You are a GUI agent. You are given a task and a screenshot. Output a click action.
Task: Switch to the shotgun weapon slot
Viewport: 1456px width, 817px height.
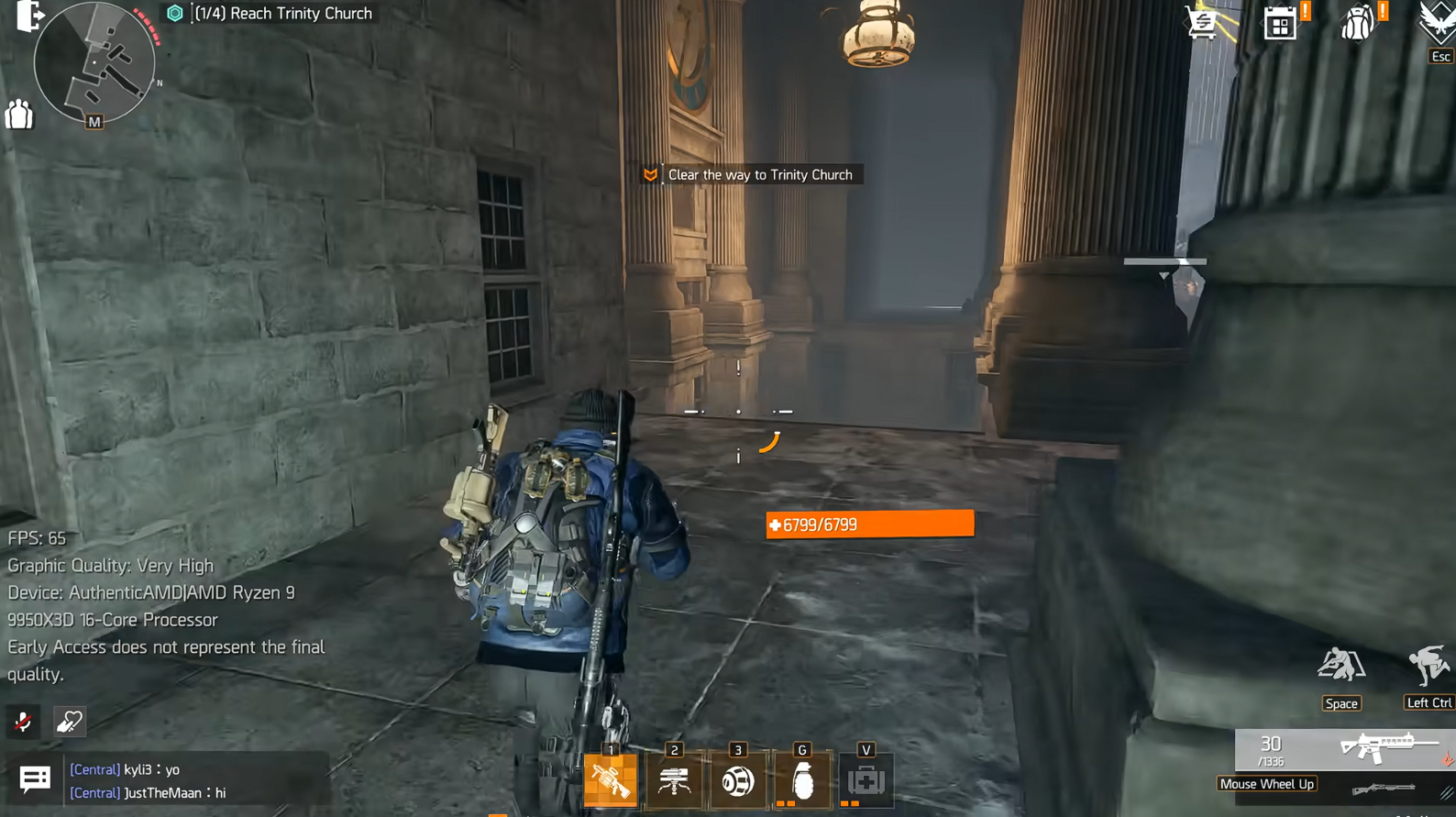[1384, 789]
